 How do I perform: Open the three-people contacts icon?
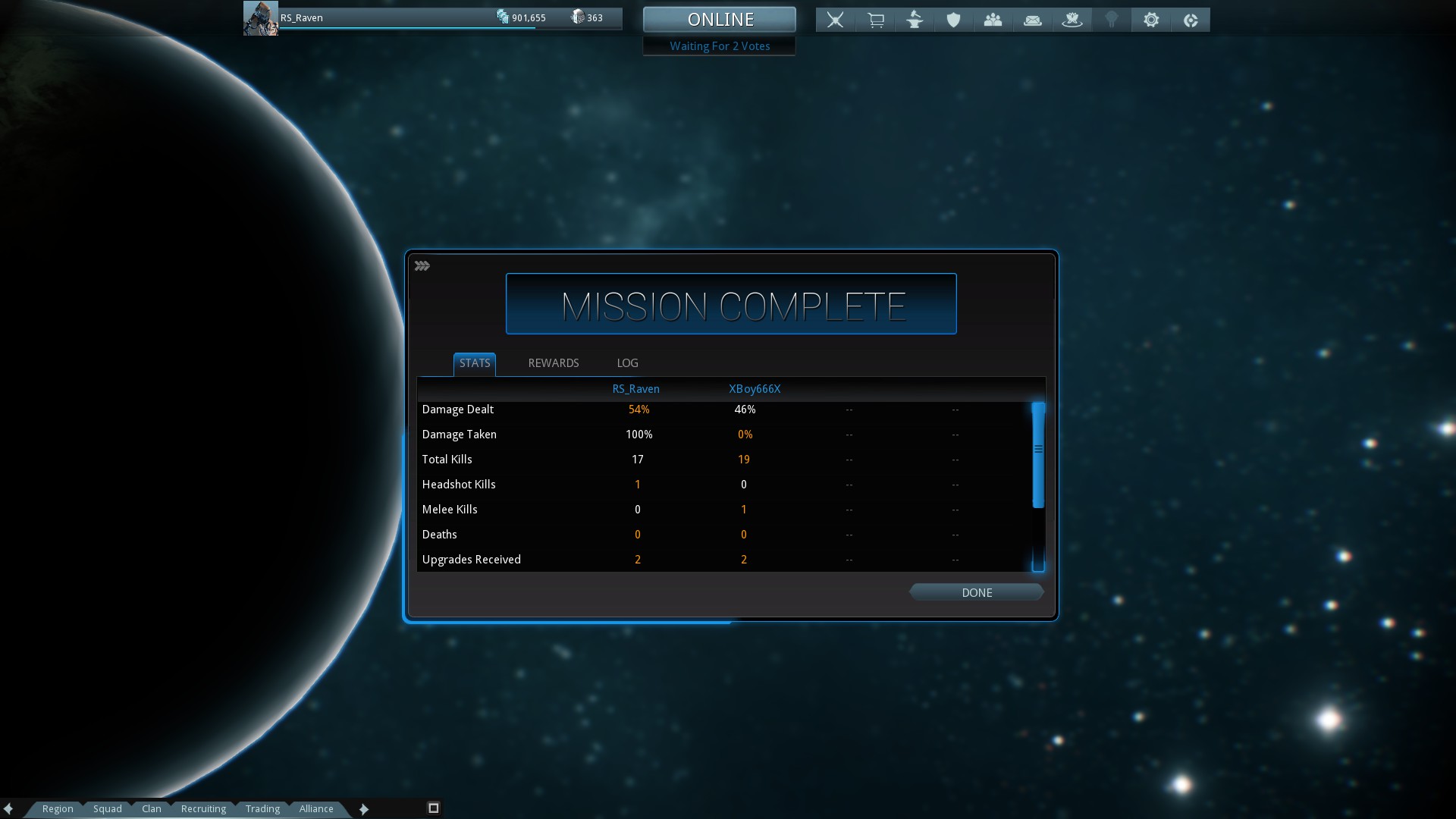(993, 20)
